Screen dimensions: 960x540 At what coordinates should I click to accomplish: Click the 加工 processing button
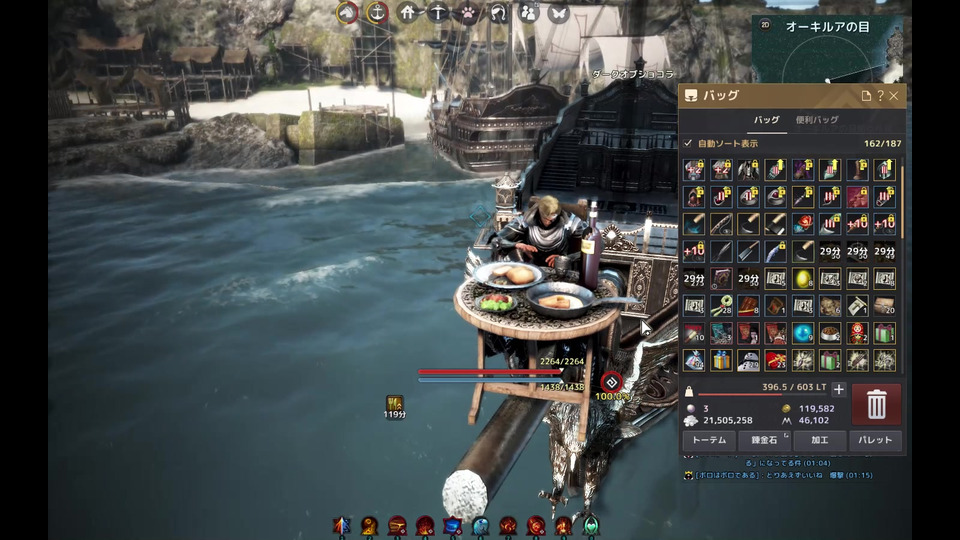tap(820, 440)
